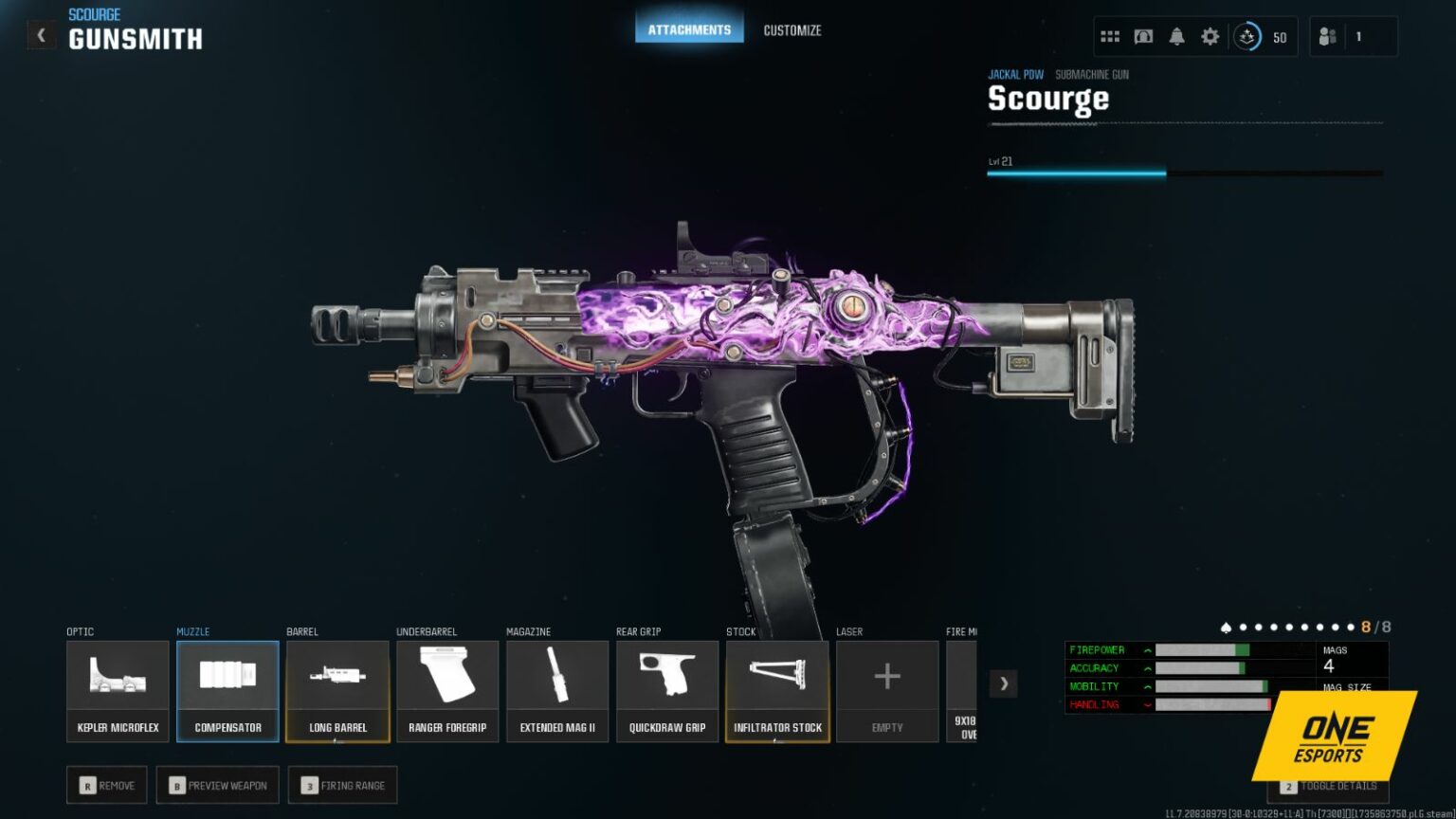Image resolution: width=1456 pixels, height=819 pixels.
Task: Expand attachments list with the right chevron arrow
Action: pyautogui.click(x=1004, y=682)
